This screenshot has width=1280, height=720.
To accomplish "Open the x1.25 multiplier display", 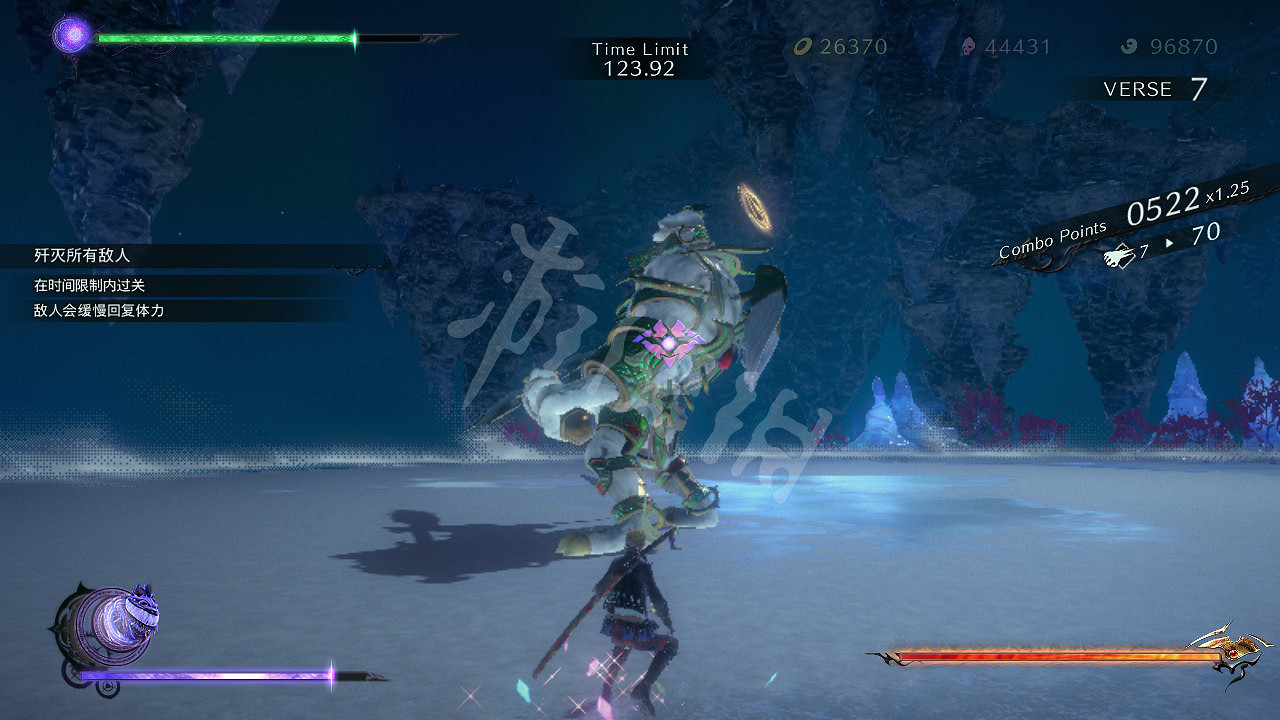I will [x=1225, y=197].
